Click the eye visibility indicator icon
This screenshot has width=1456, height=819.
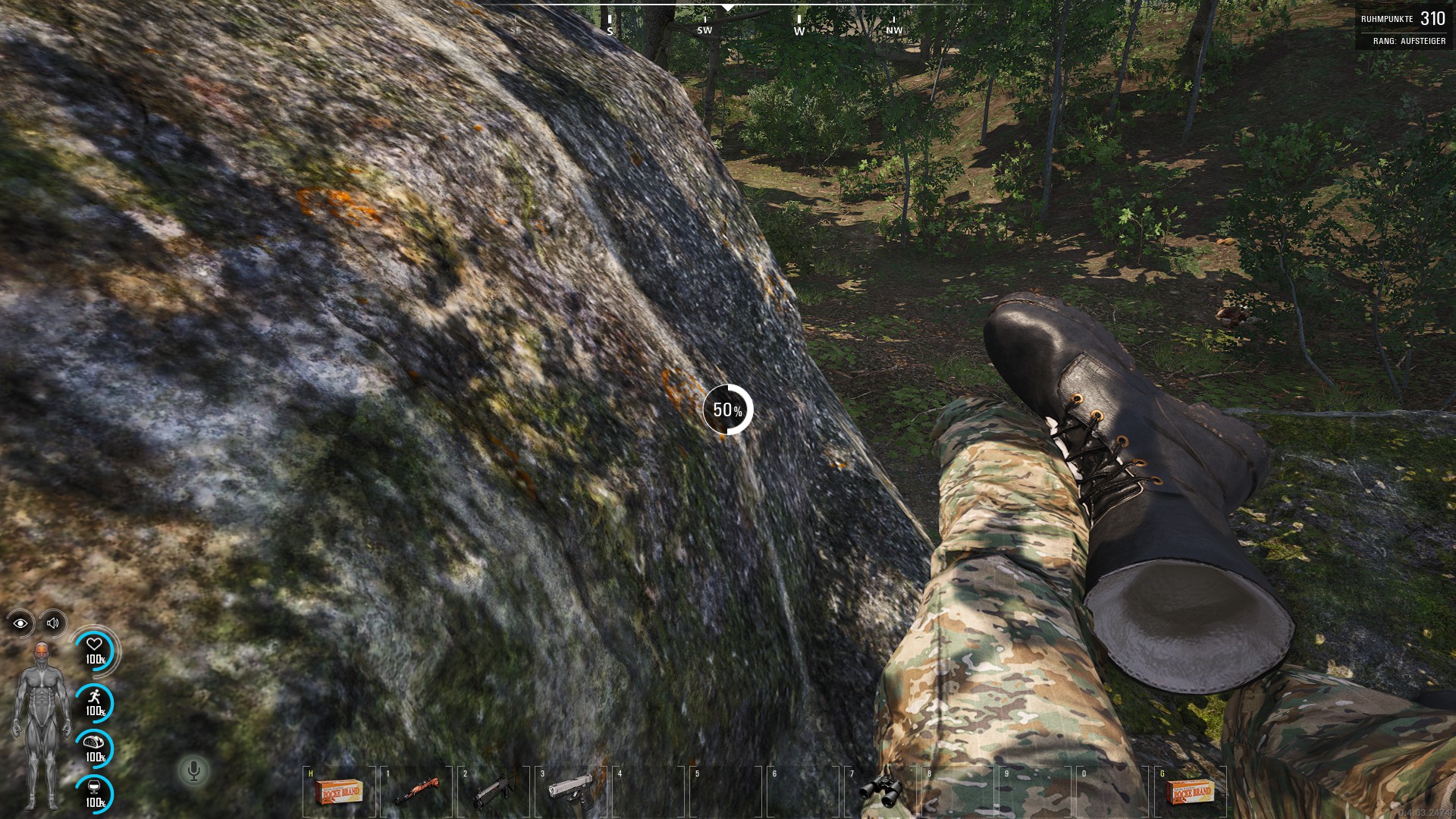(20, 623)
